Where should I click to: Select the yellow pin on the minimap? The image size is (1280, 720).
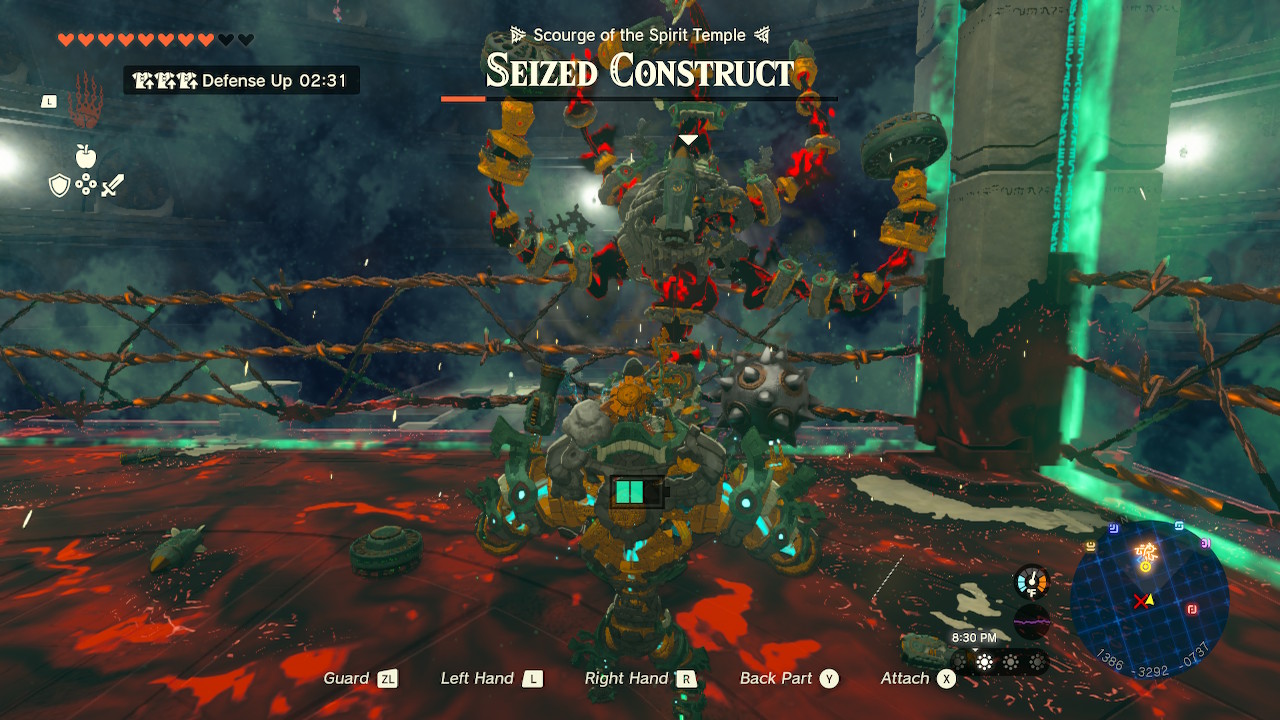coord(1090,545)
